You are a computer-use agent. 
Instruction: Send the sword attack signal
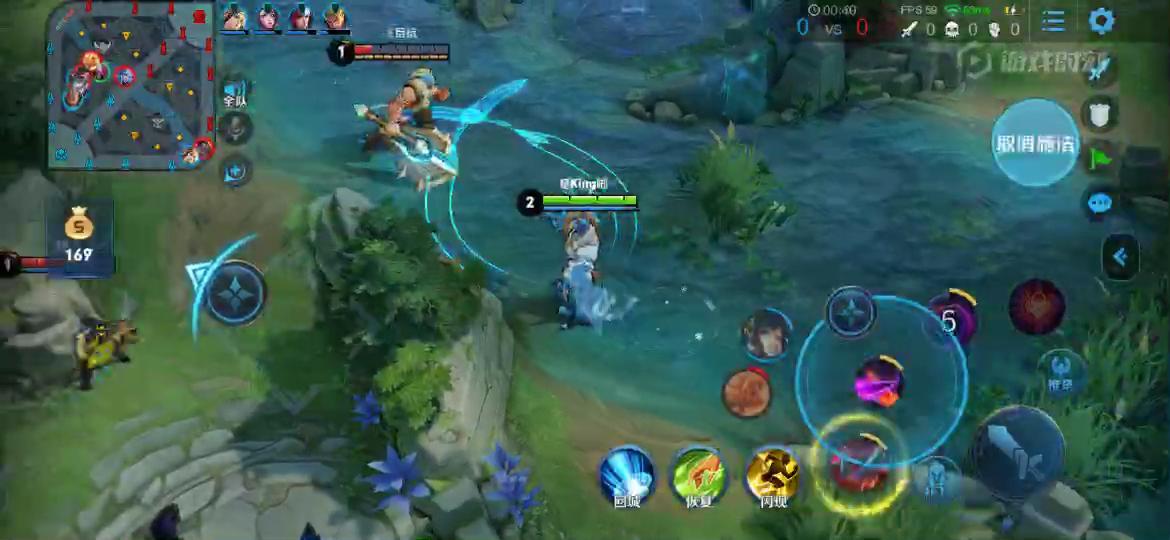(x=1099, y=70)
